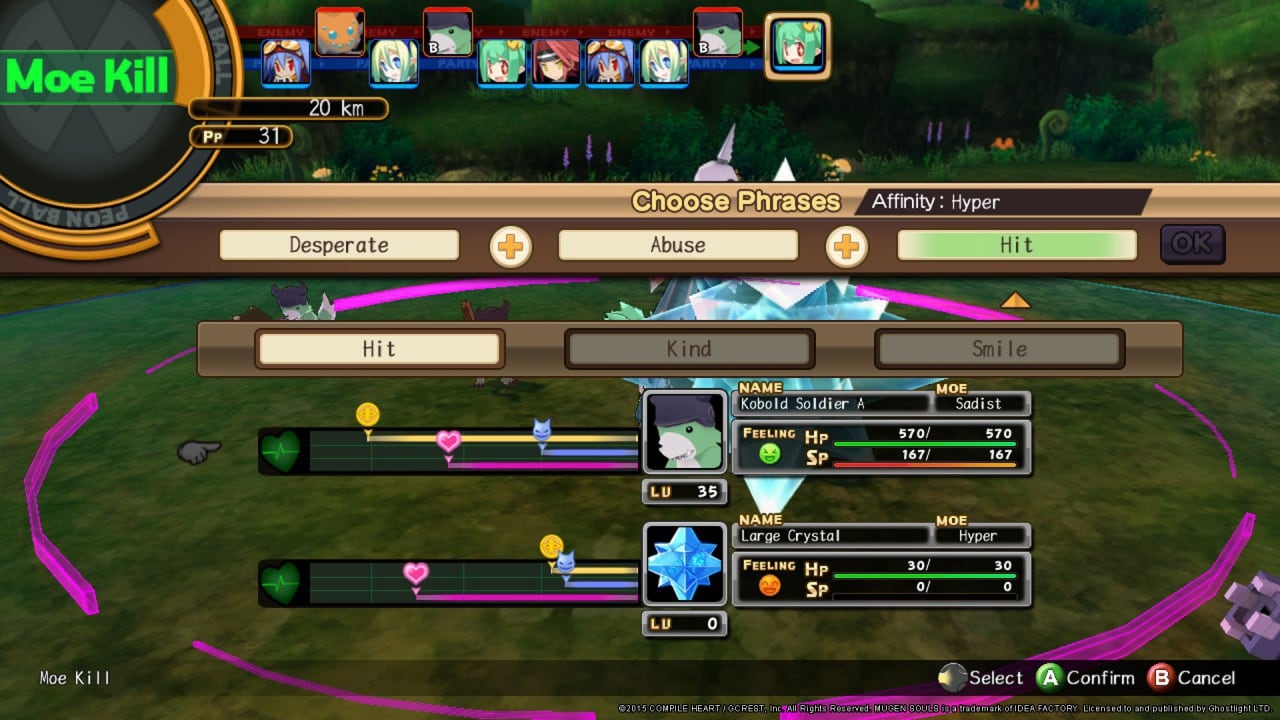Choose the Hit phrase option
1280x720 pixels.
click(379, 349)
